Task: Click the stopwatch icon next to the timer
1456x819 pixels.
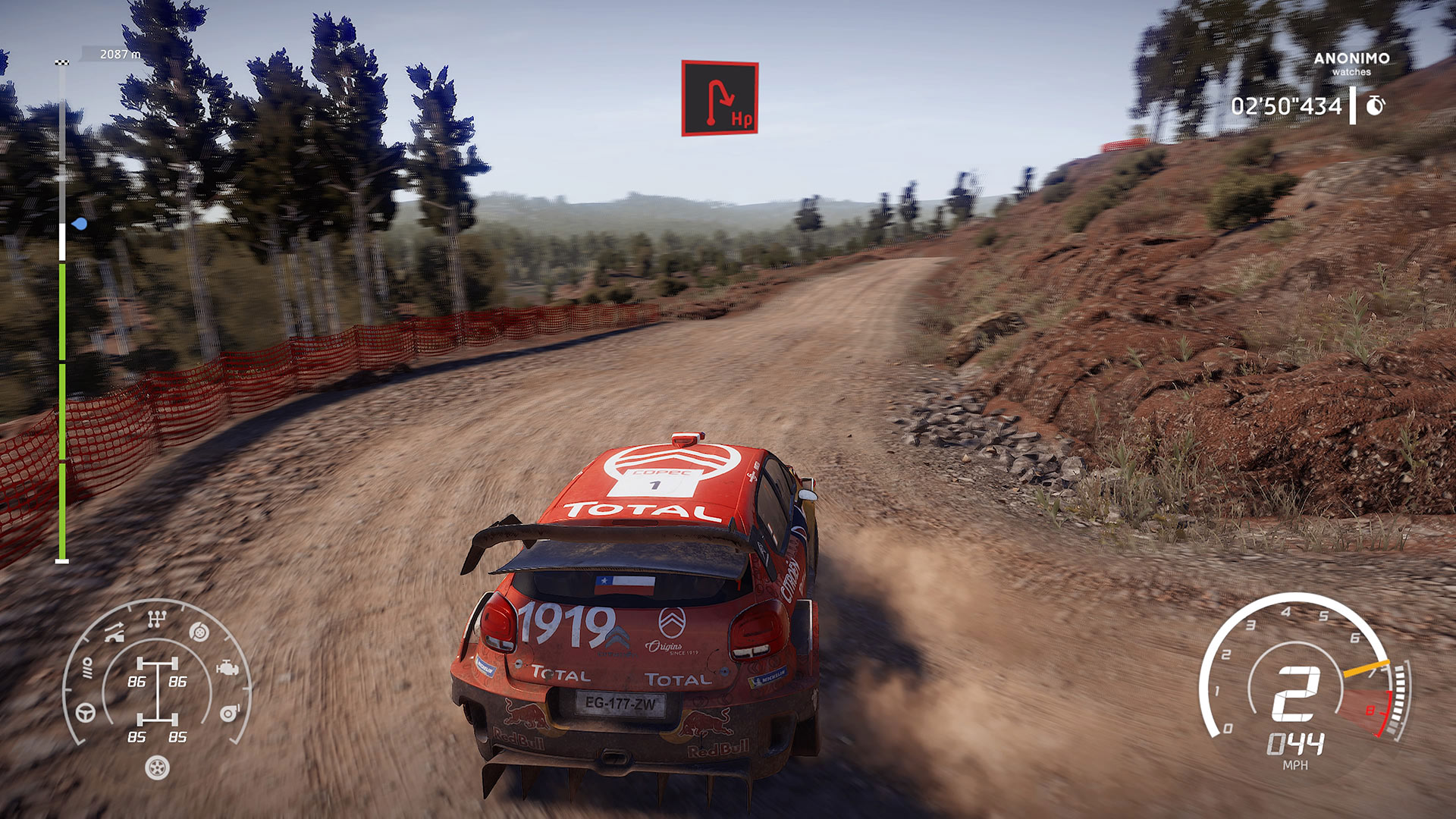Action: 1375,106
